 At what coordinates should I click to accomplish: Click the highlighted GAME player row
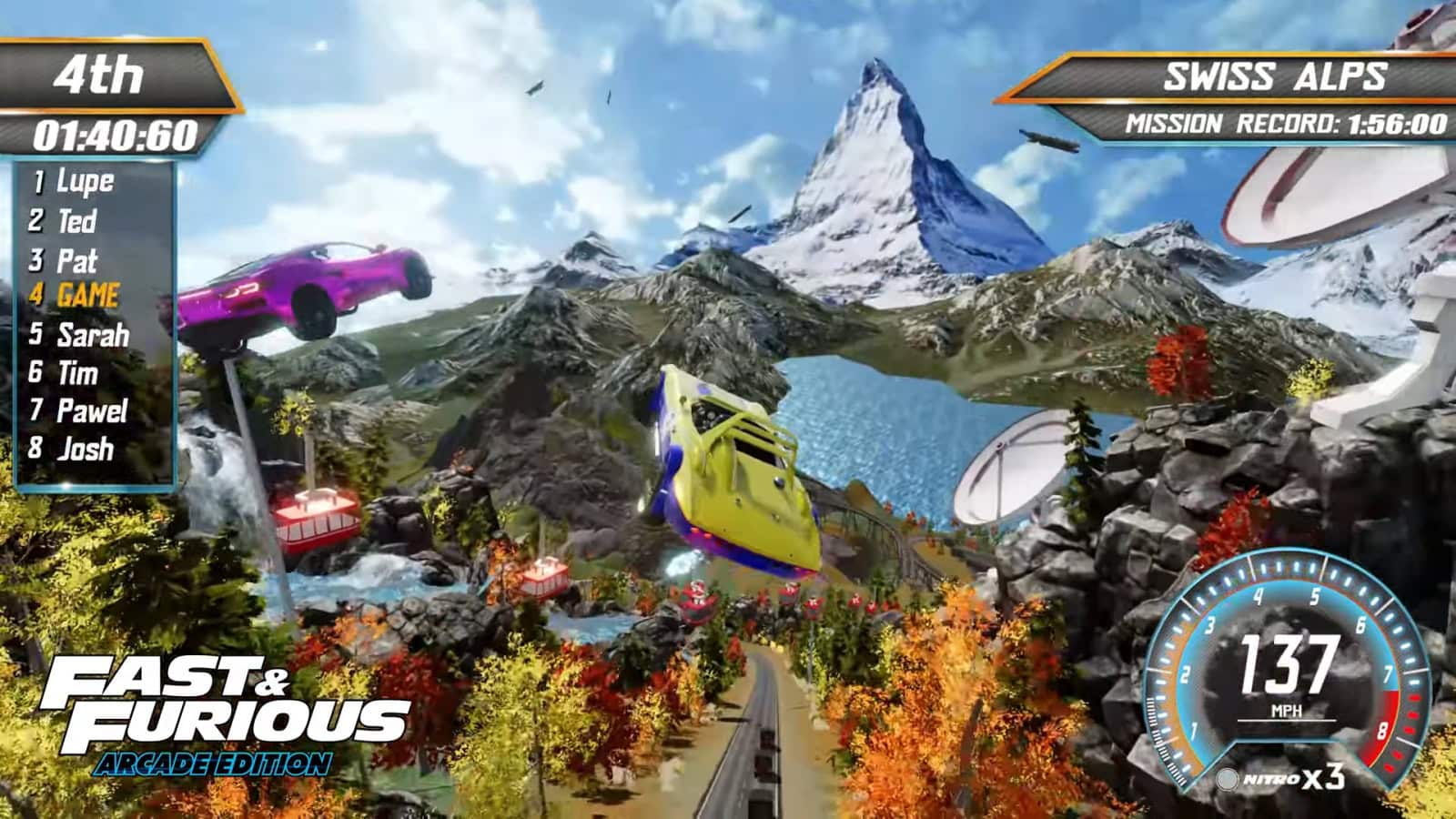click(x=87, y=296)
